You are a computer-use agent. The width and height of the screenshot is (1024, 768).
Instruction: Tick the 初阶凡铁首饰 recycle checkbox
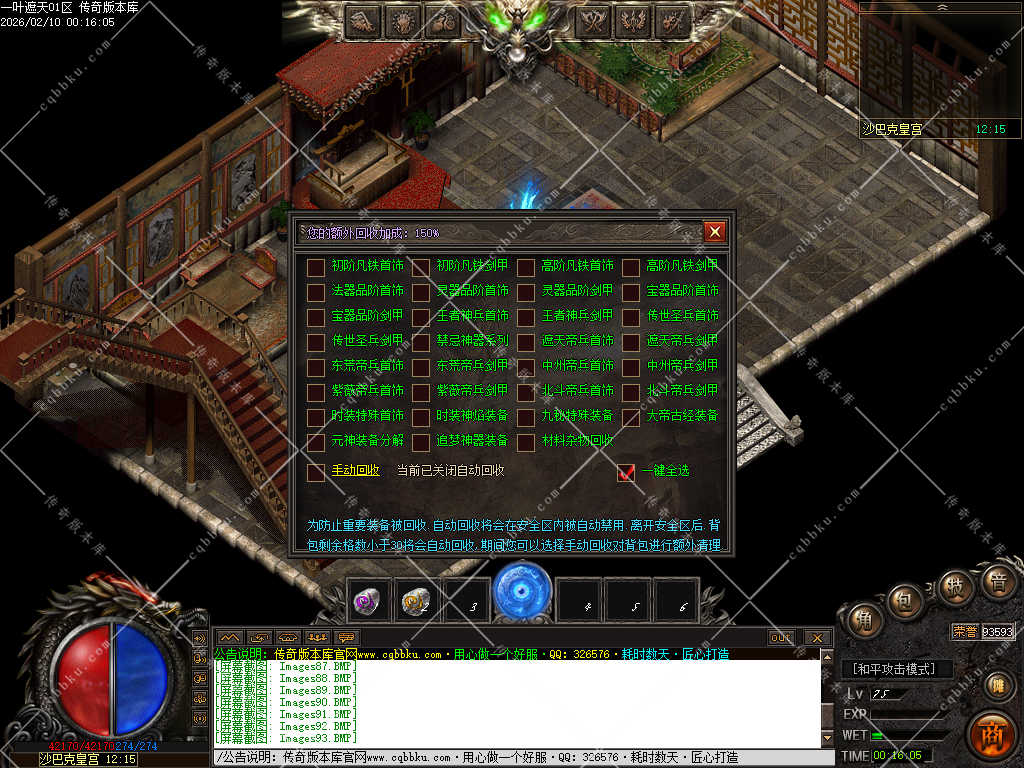[x=316, y=267]
